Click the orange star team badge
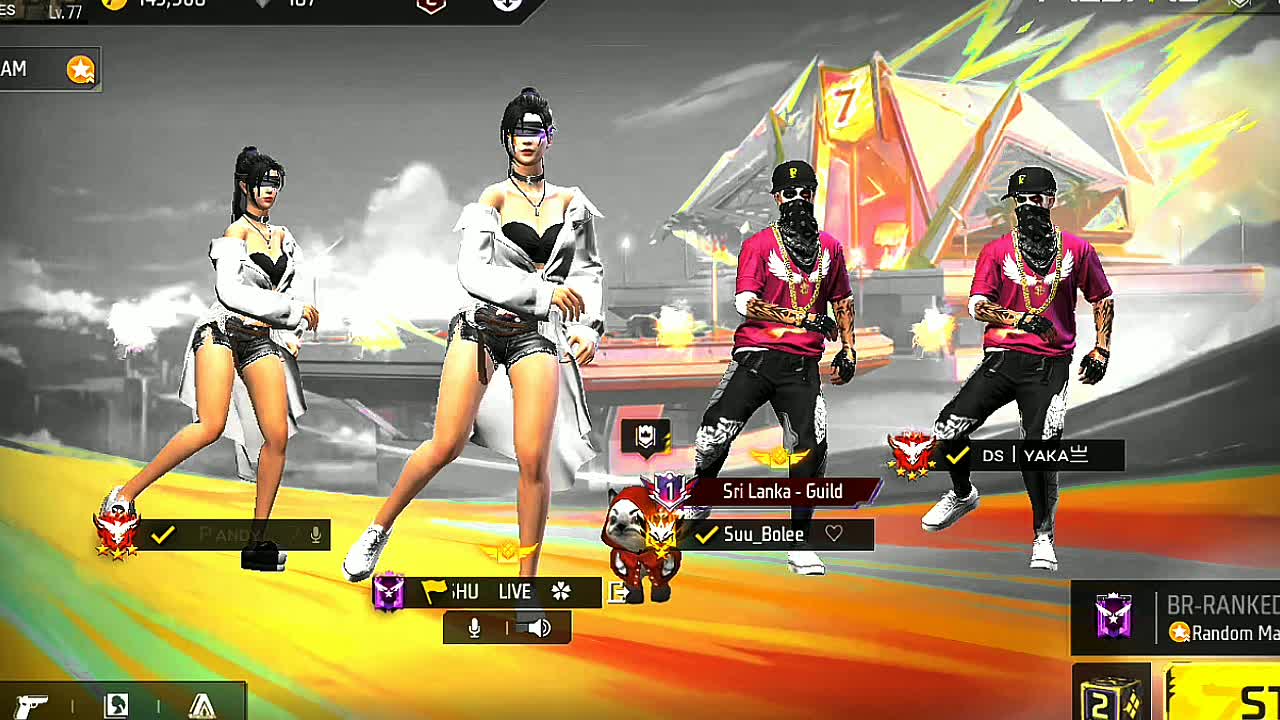This screenshot has height=720, width=1280. [x=80, y=69]
